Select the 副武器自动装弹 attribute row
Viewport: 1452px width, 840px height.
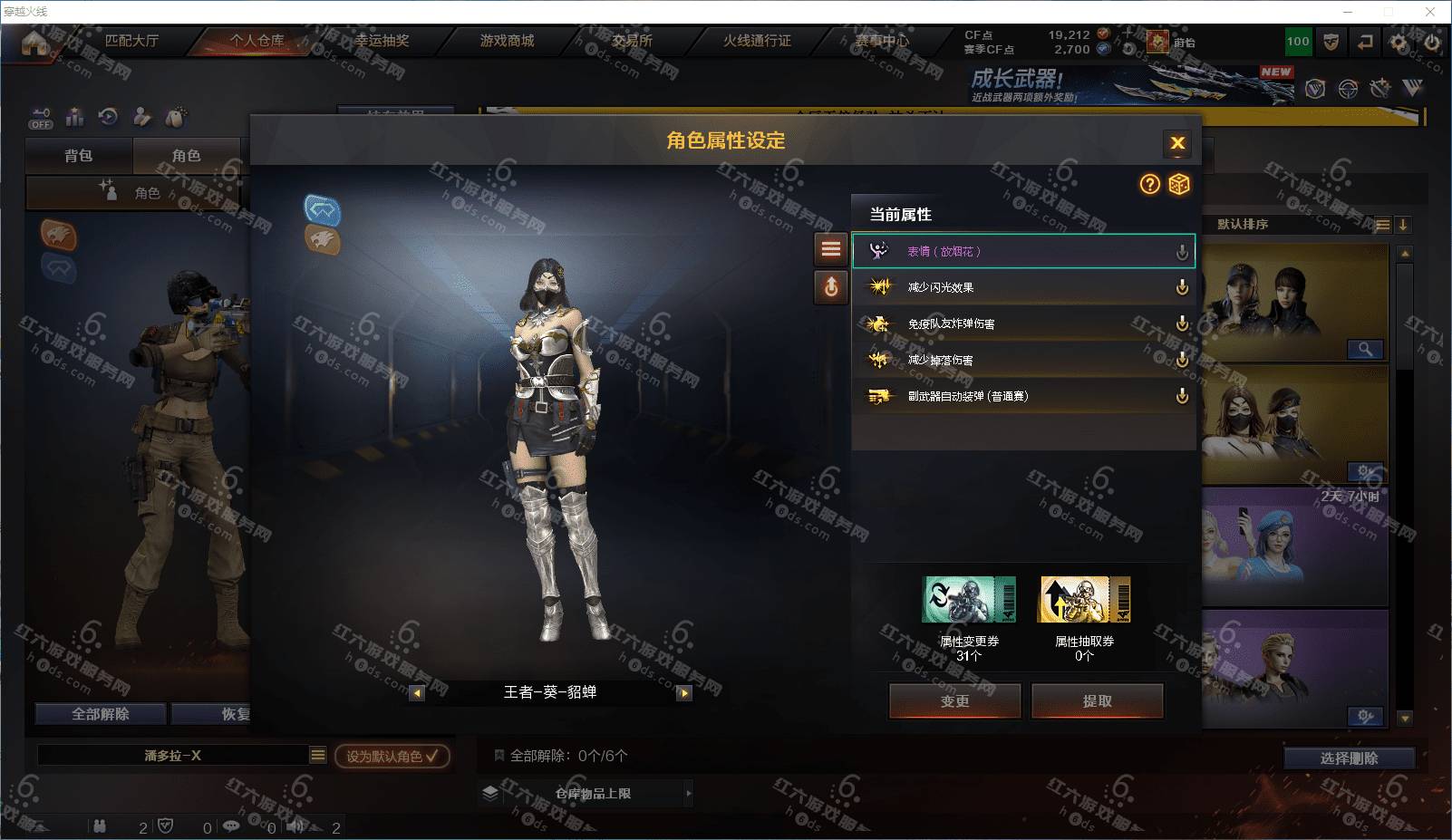1022,396
